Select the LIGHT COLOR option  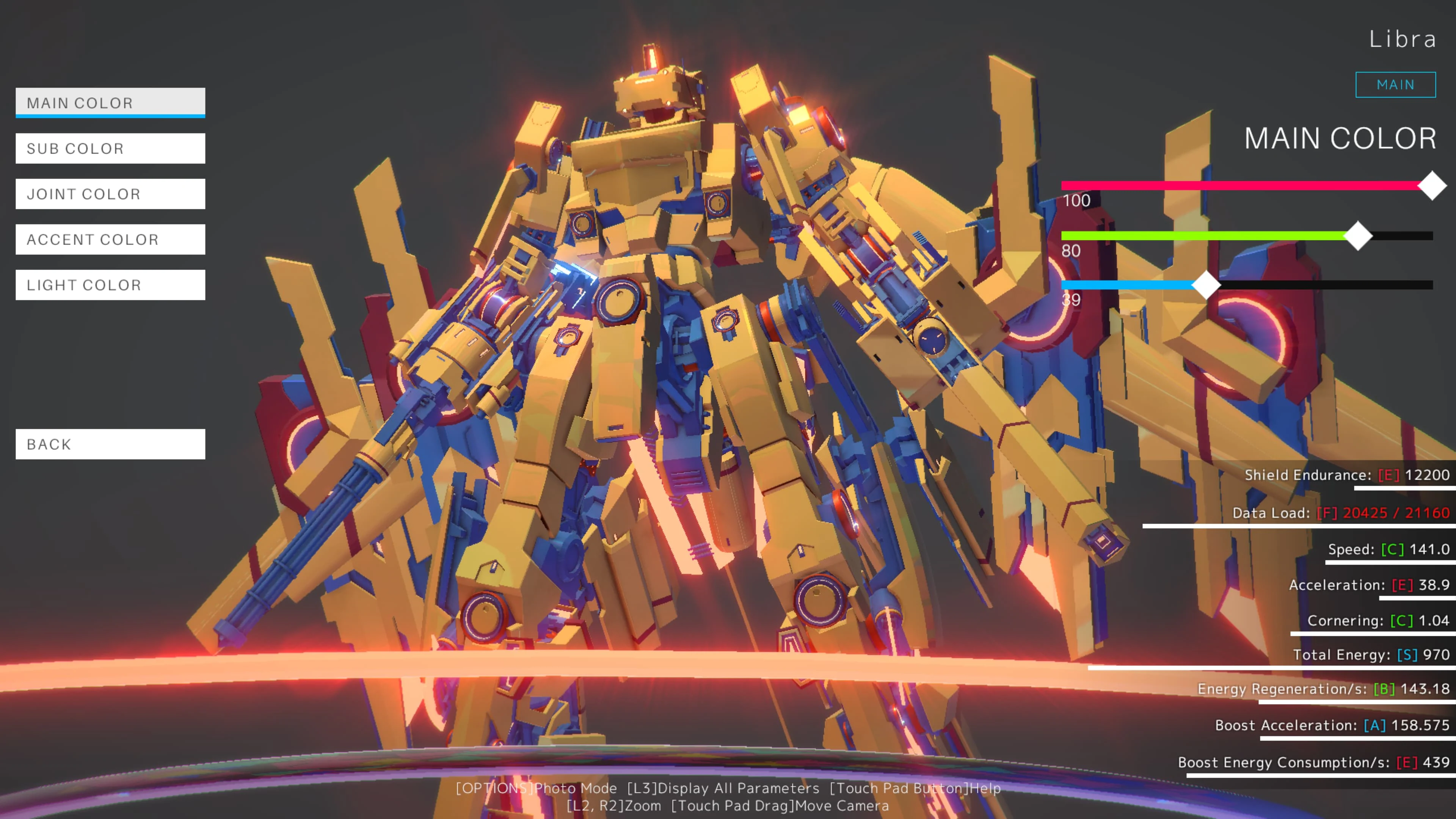point(110,285)
